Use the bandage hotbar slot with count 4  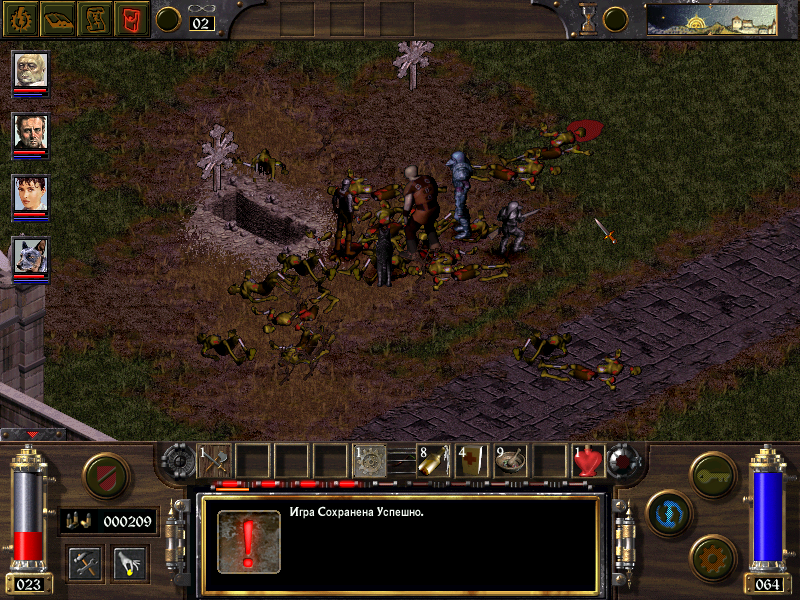(x=472, y=460)
